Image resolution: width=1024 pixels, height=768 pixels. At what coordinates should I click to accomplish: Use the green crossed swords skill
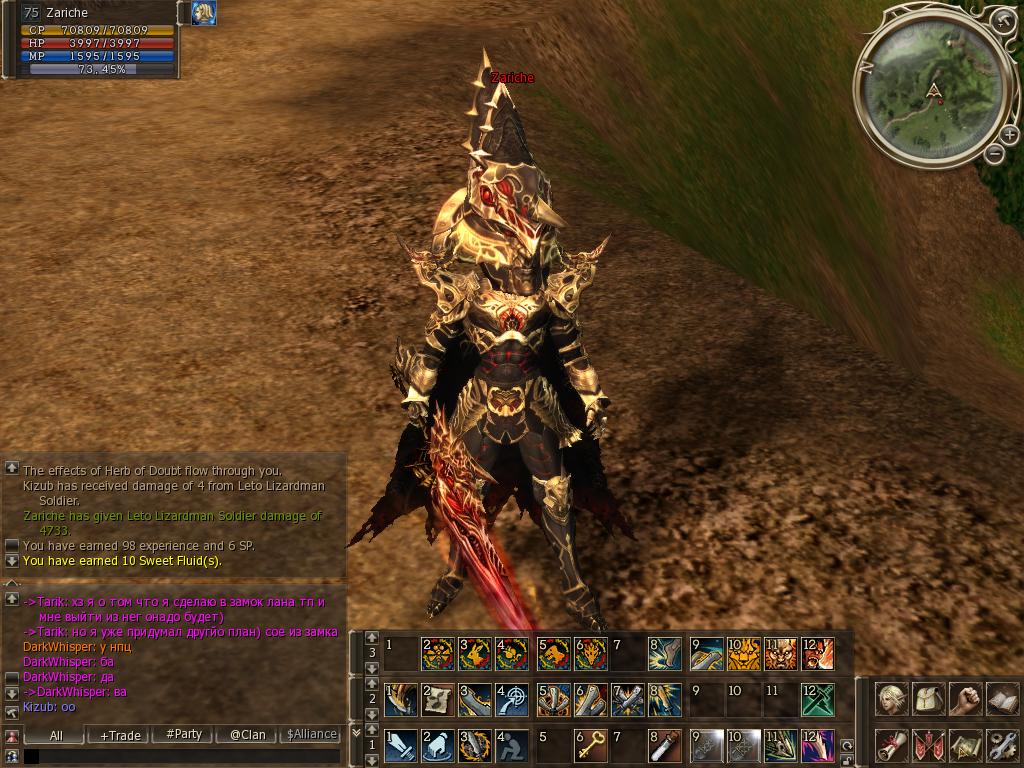(x=816, y=699)
